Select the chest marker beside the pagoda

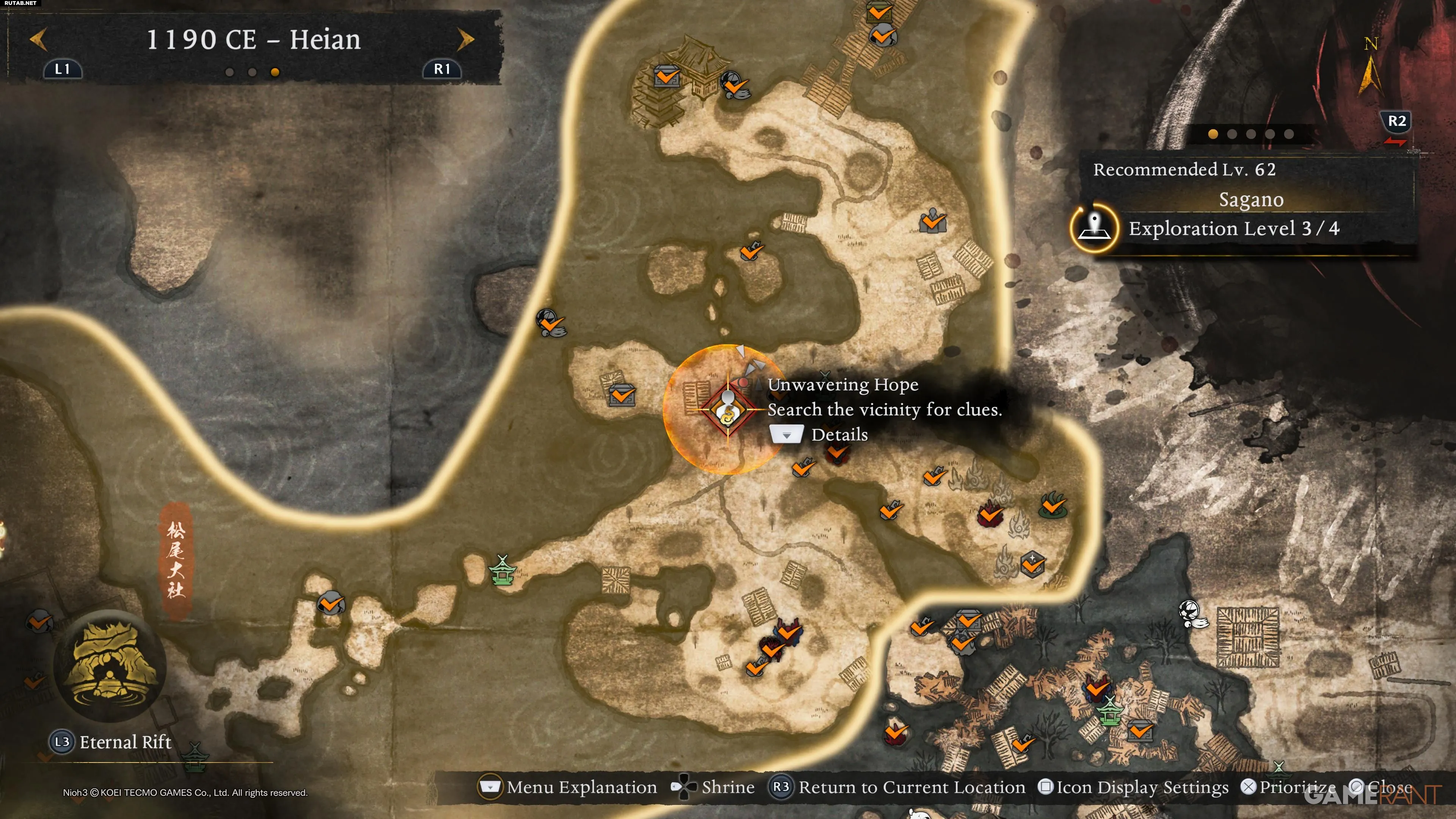point(667,75)
